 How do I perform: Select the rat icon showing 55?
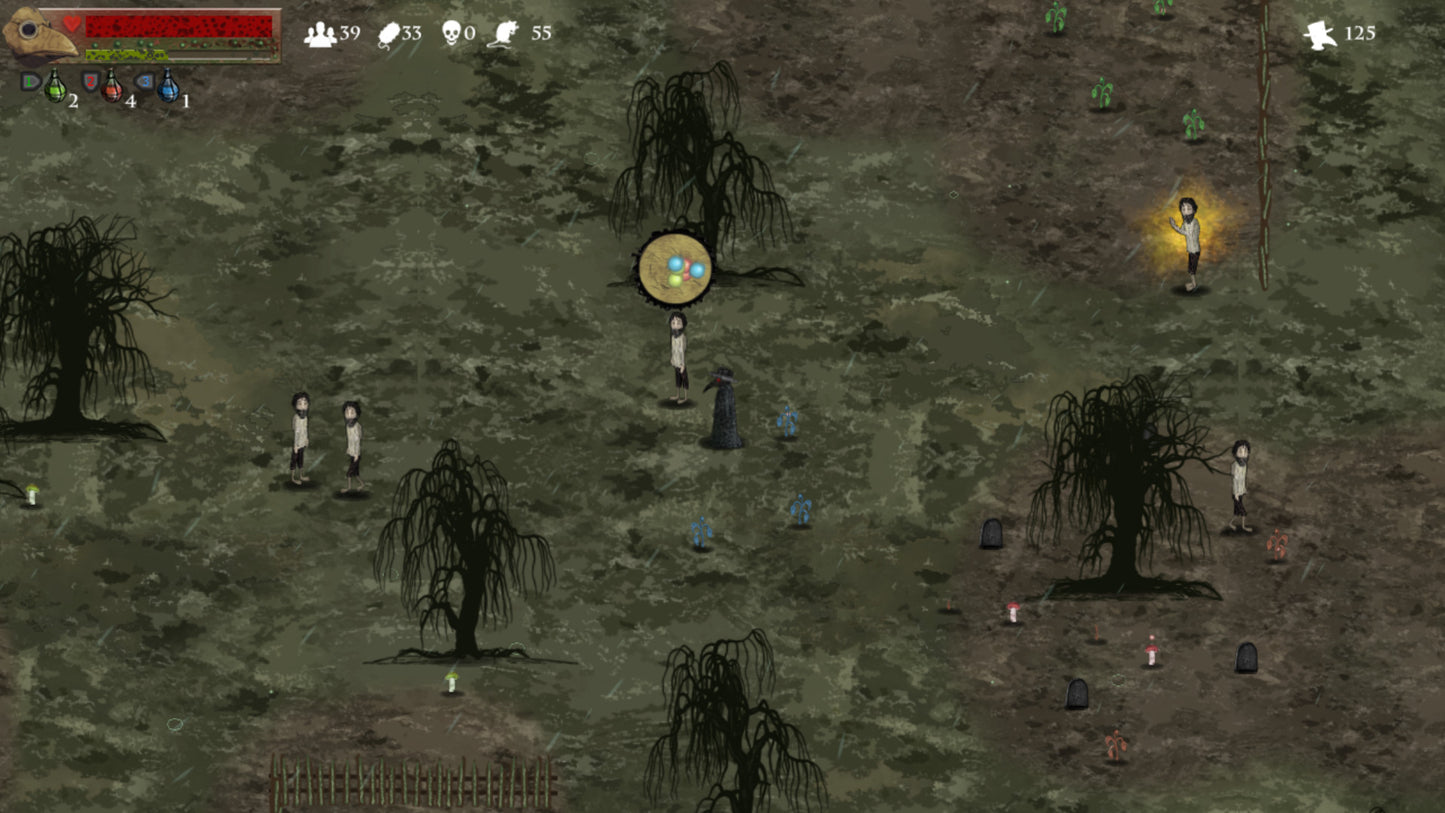[506, 33]
